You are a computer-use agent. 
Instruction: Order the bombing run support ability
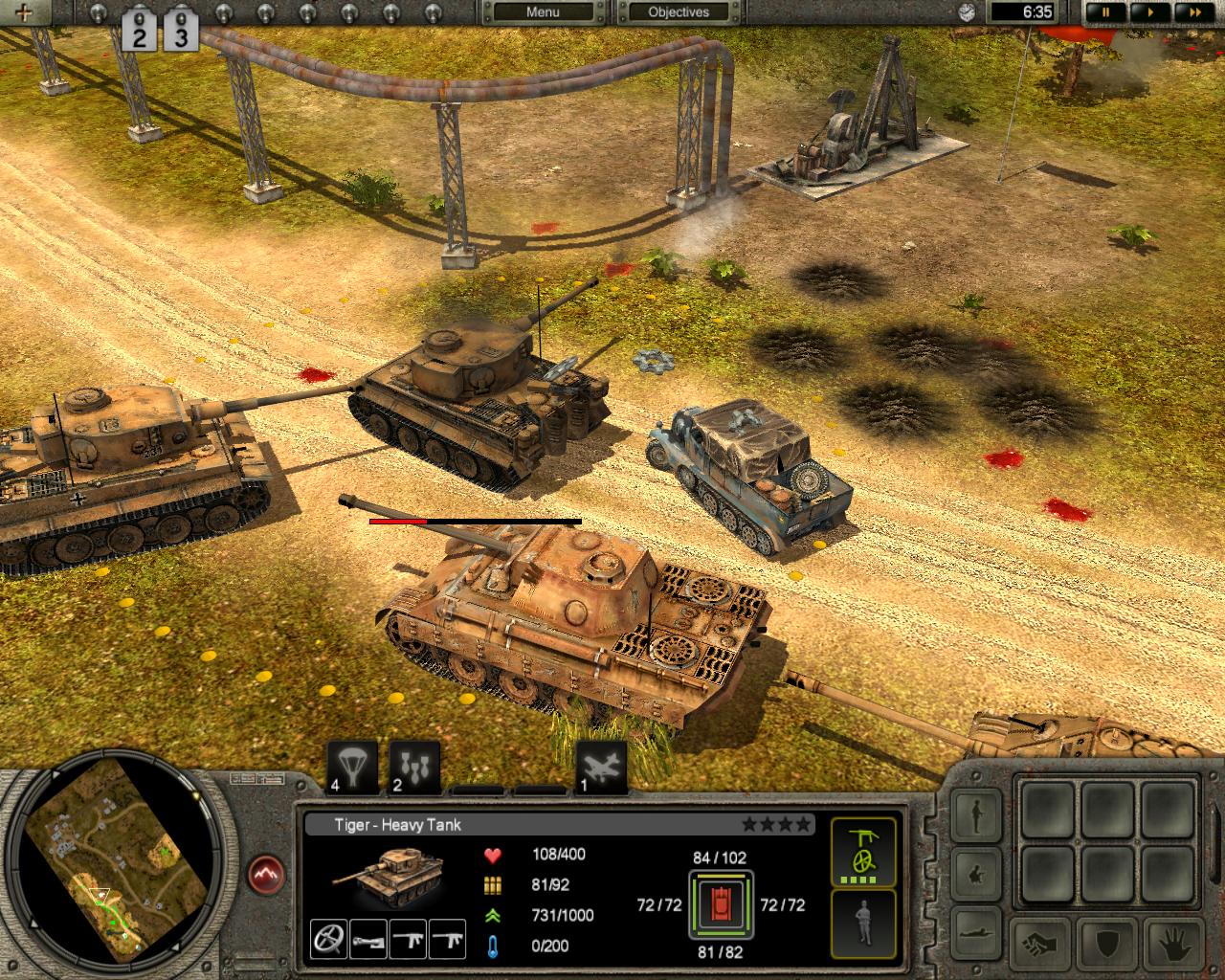coord(415,767)
